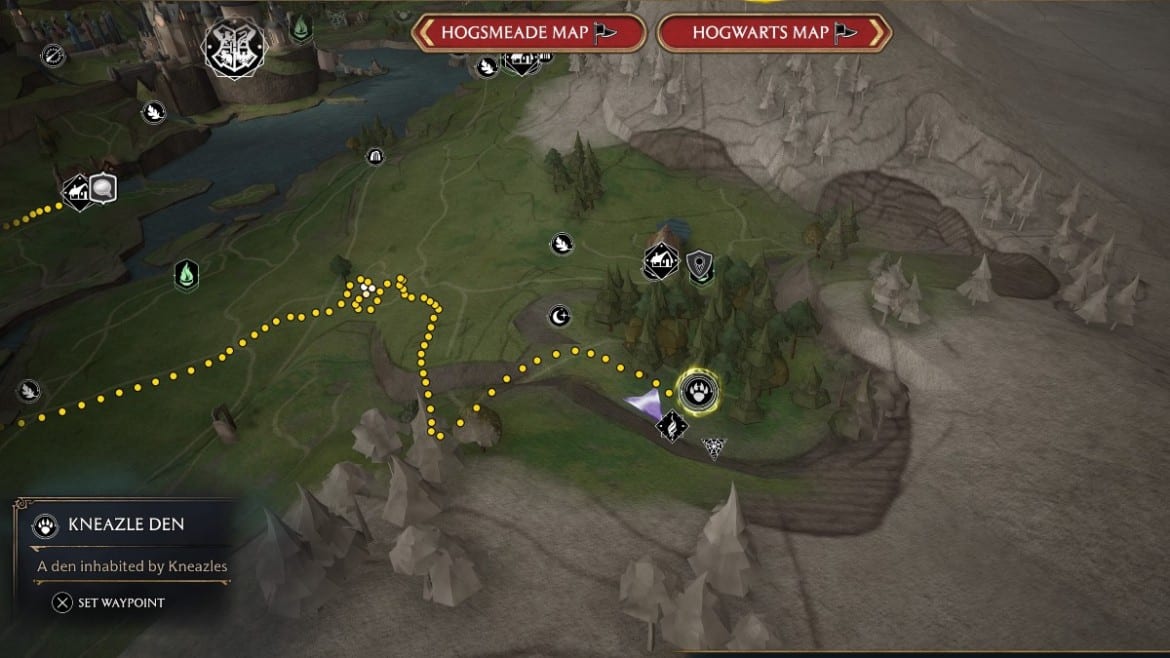Screen dimensions: 1170x658
Task: Click the highlighted Kneazle Den paw marker
Action: click(x=697, y=390)
